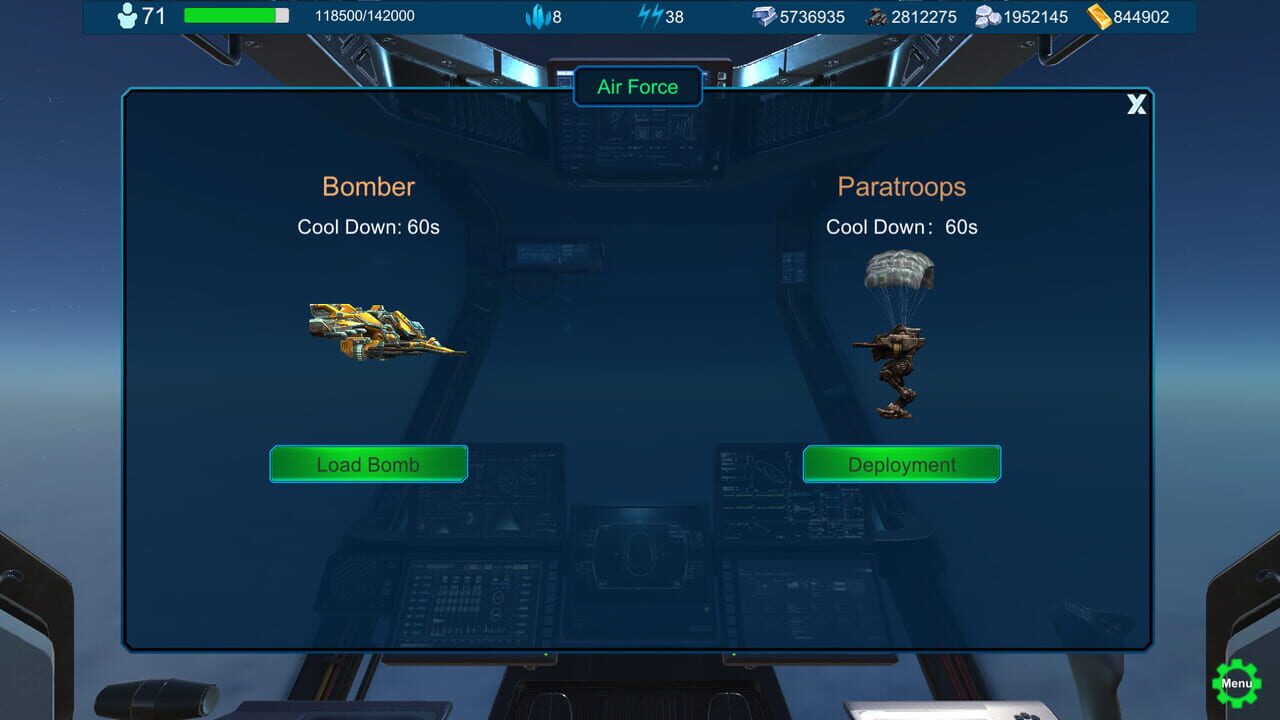1280x720 pixels.
Task: Click the Bomber cooldown timer text
Action: point(369,227)
